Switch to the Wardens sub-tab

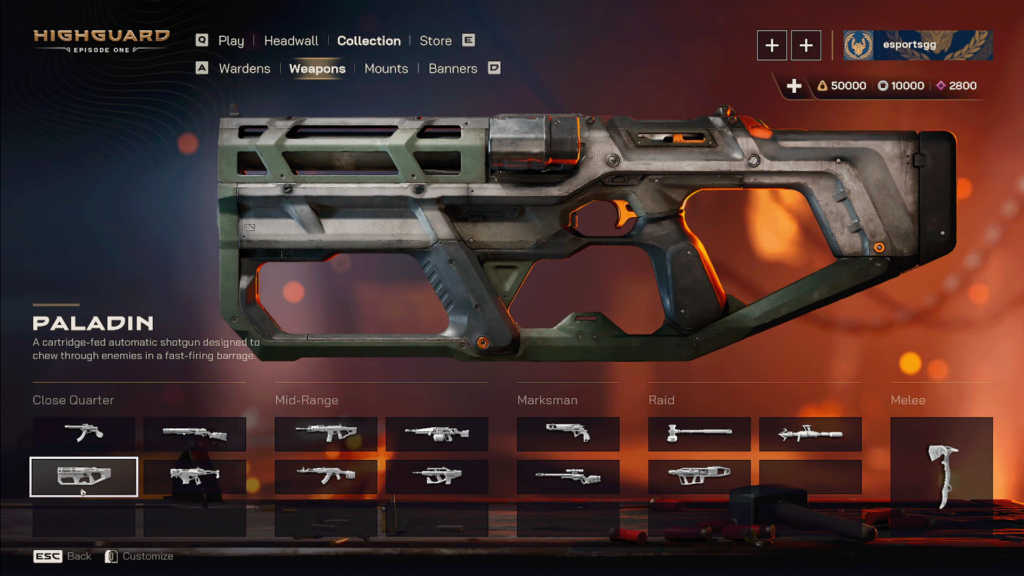tap(244, 69)
